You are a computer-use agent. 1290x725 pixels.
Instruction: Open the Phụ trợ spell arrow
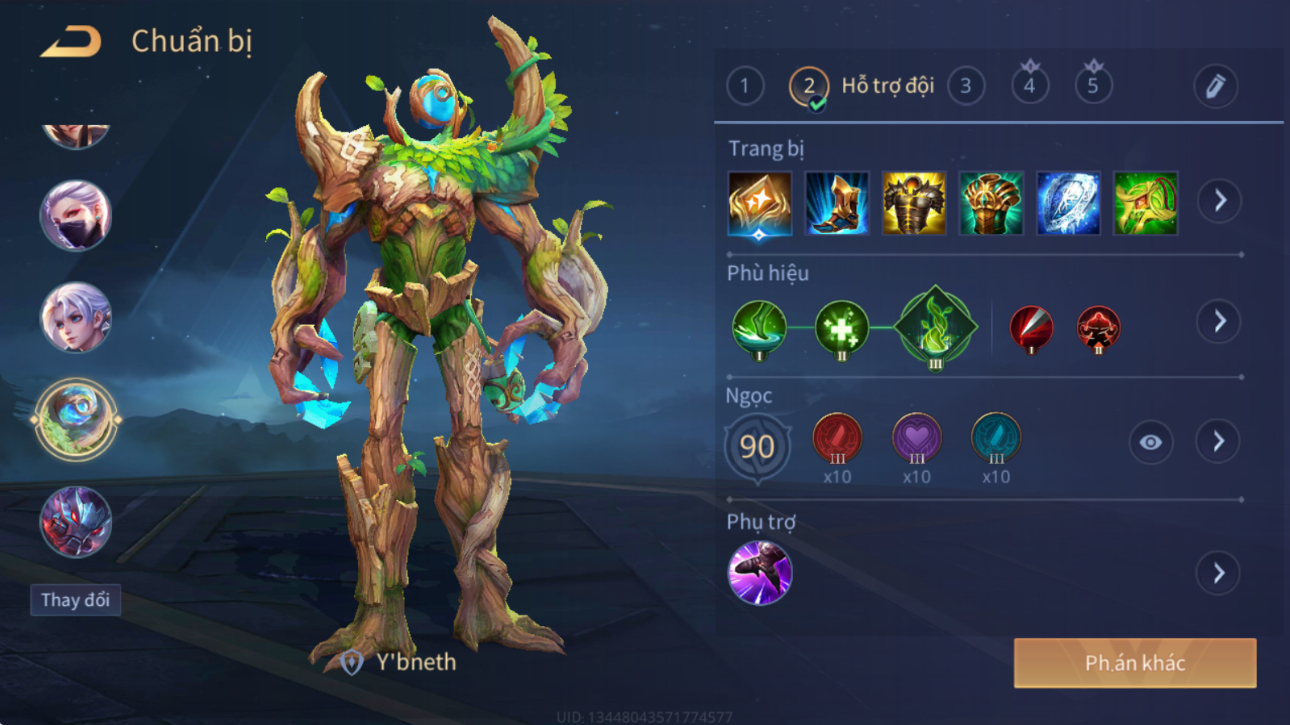tap(1219, 573)
